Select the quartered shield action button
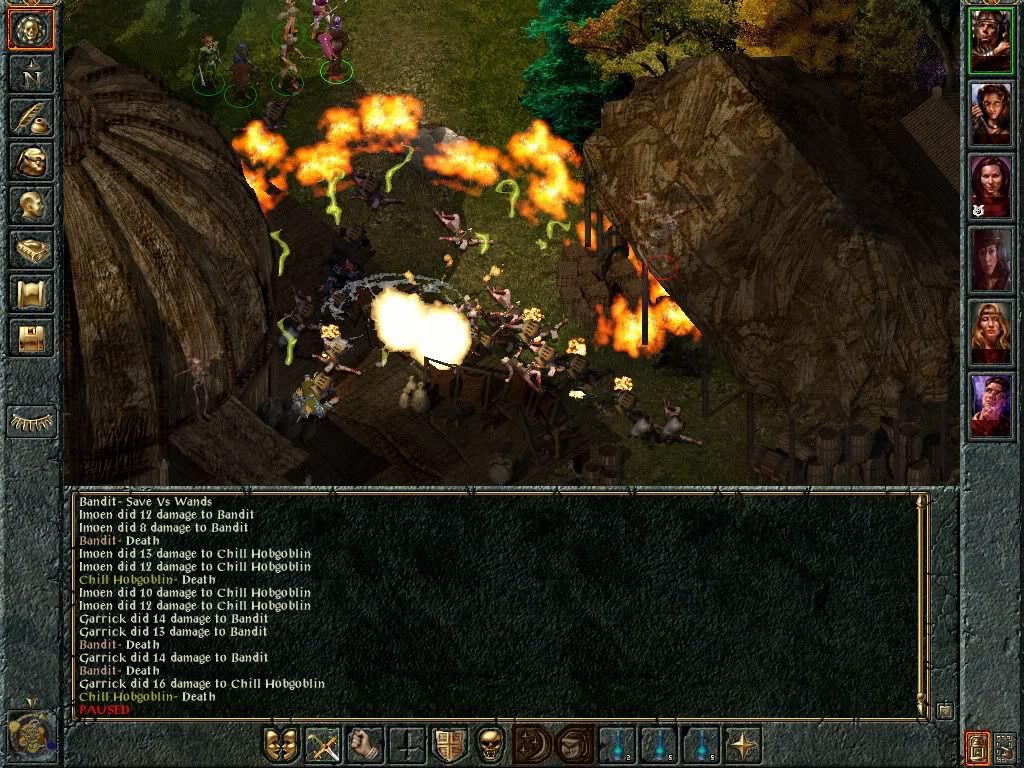The width and height of the screenshot is (1024, 768). (x=449, y=745)
